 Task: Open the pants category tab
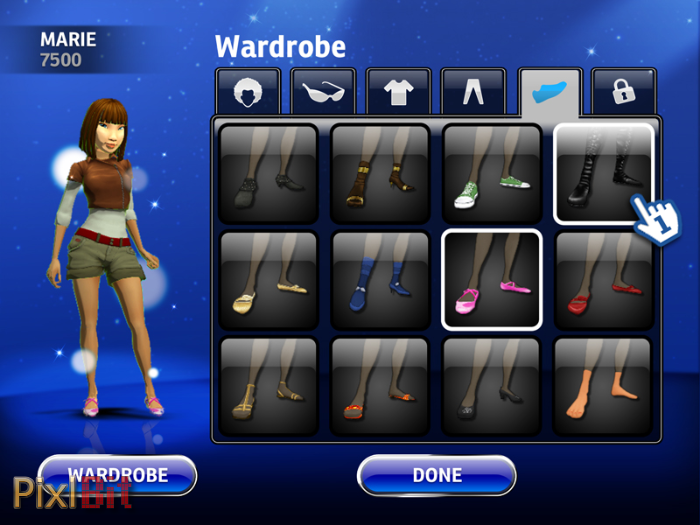473,92
